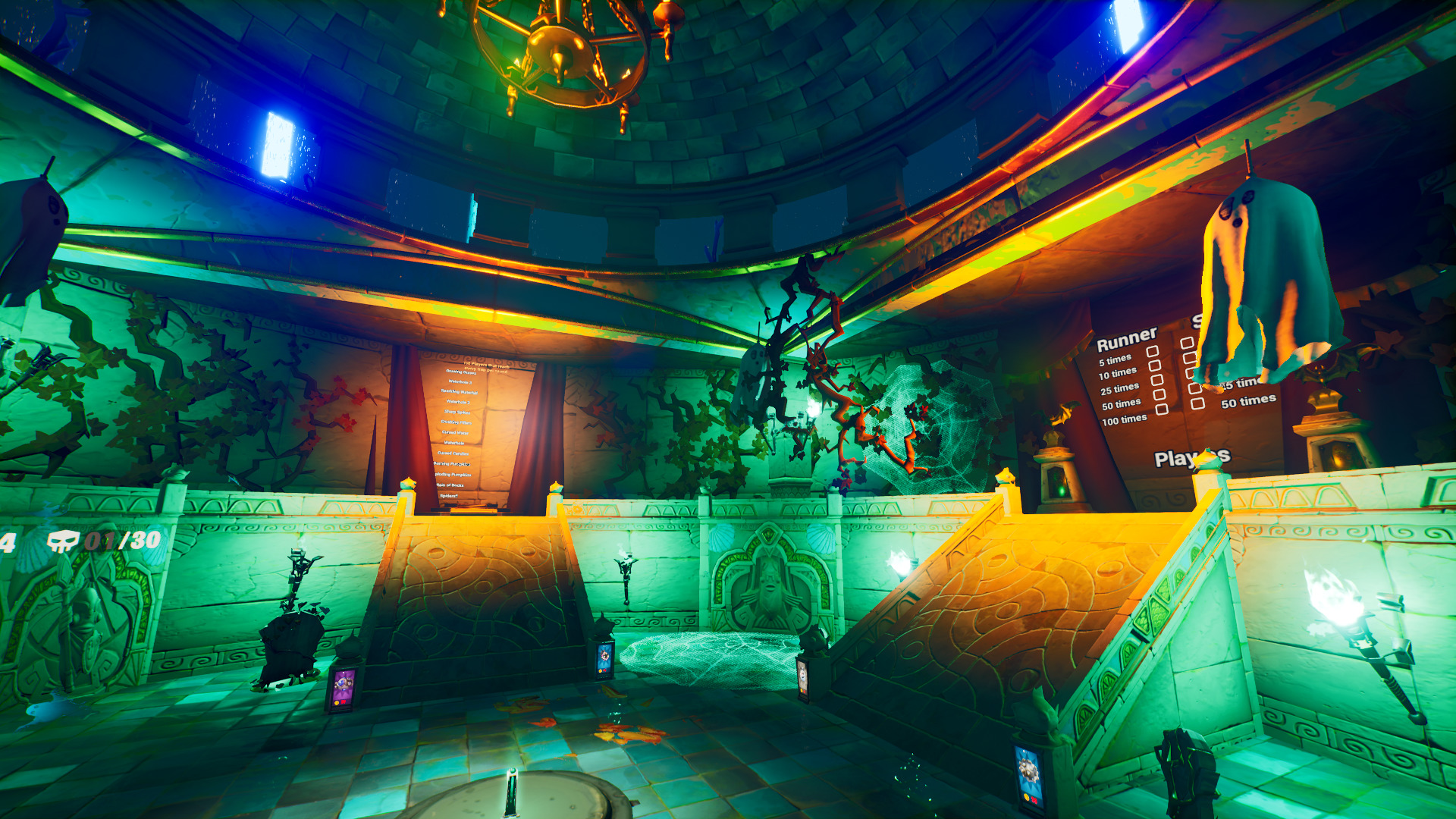Click 'Sharp Spikes' on the trap list
Image resolution: width=1456 pixels, height=819 pixels.
[x=459, y=410]
